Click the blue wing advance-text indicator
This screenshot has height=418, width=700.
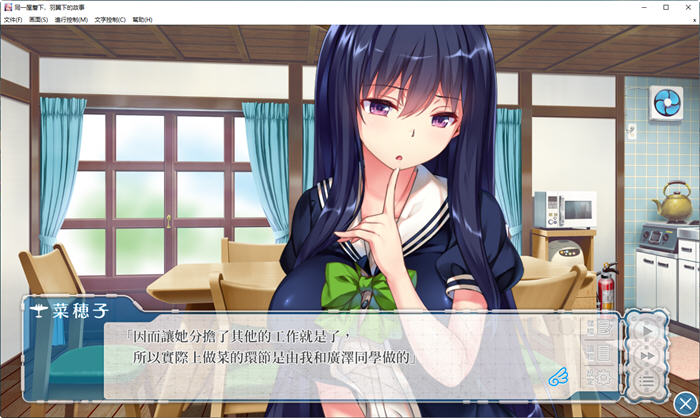(x=557, y=377)
